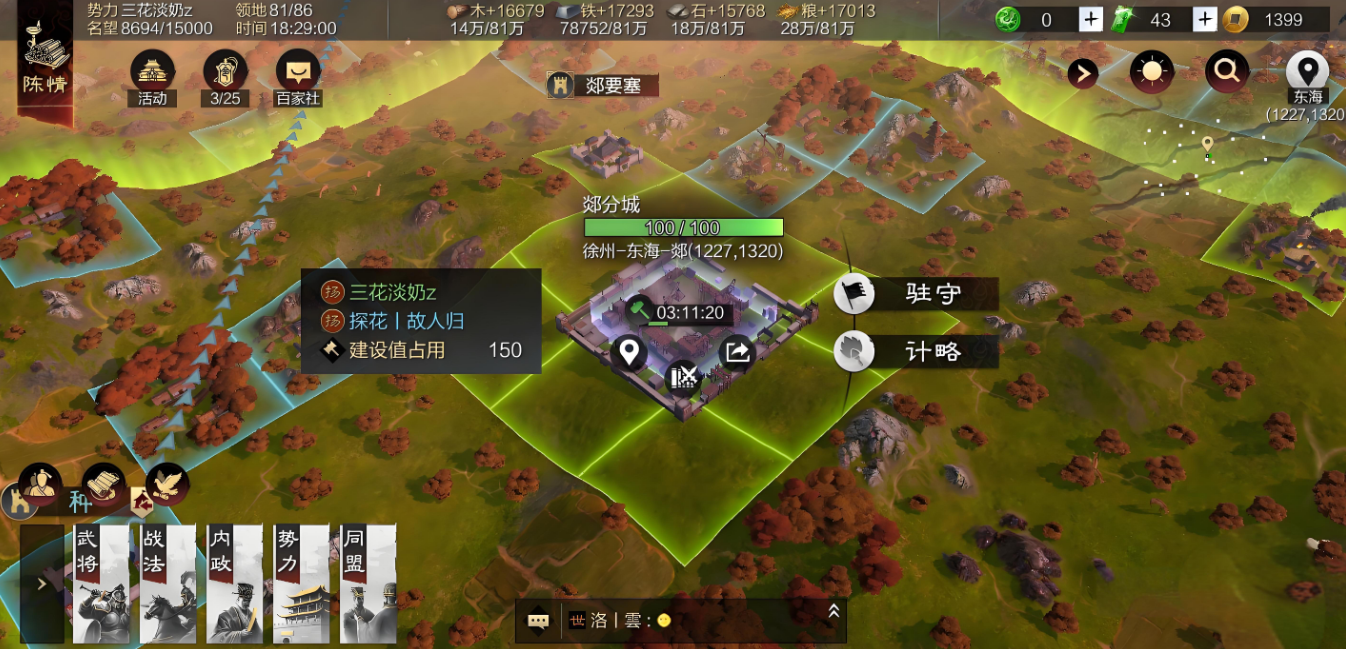Image resolution: width=1346 pixels, height=649 pixels.
Task: Open the 内政 internal affairs card
Action: click(x=235, y=584)
